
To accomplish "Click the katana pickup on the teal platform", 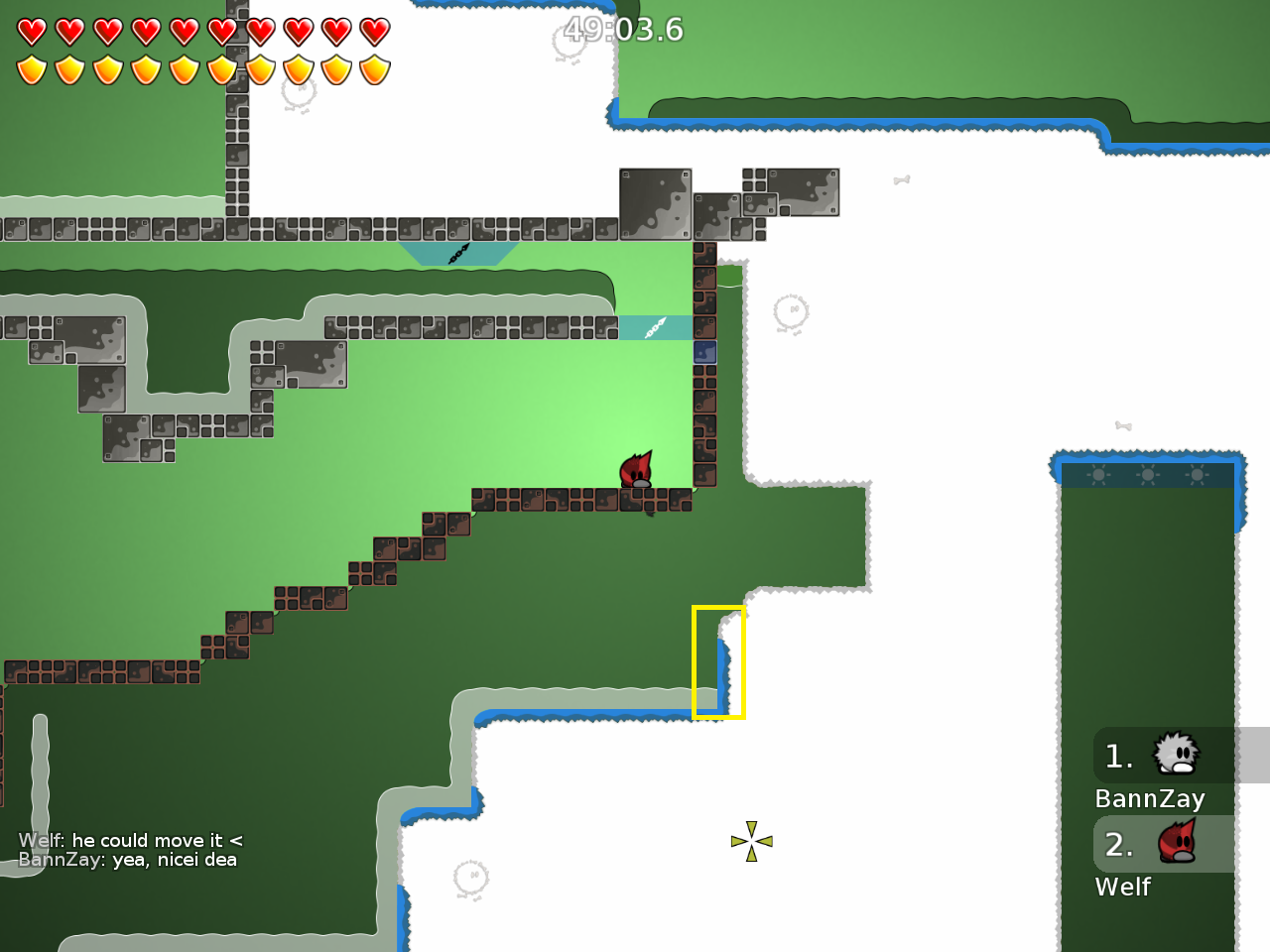I will click(654, 327).
